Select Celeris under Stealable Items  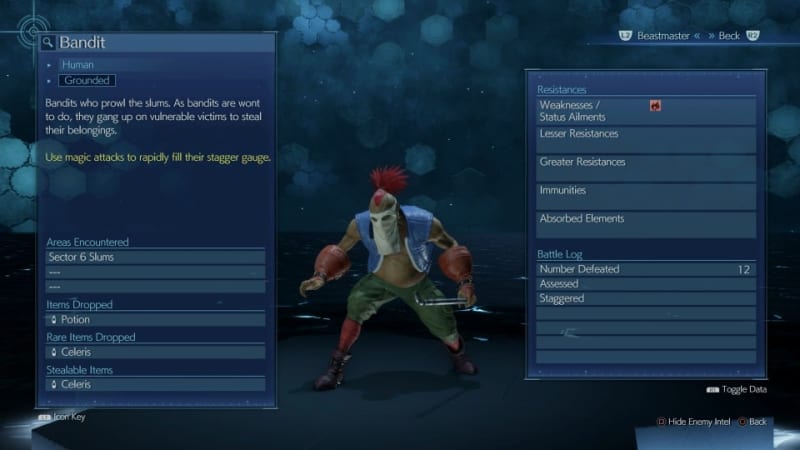tap(155, 384)
